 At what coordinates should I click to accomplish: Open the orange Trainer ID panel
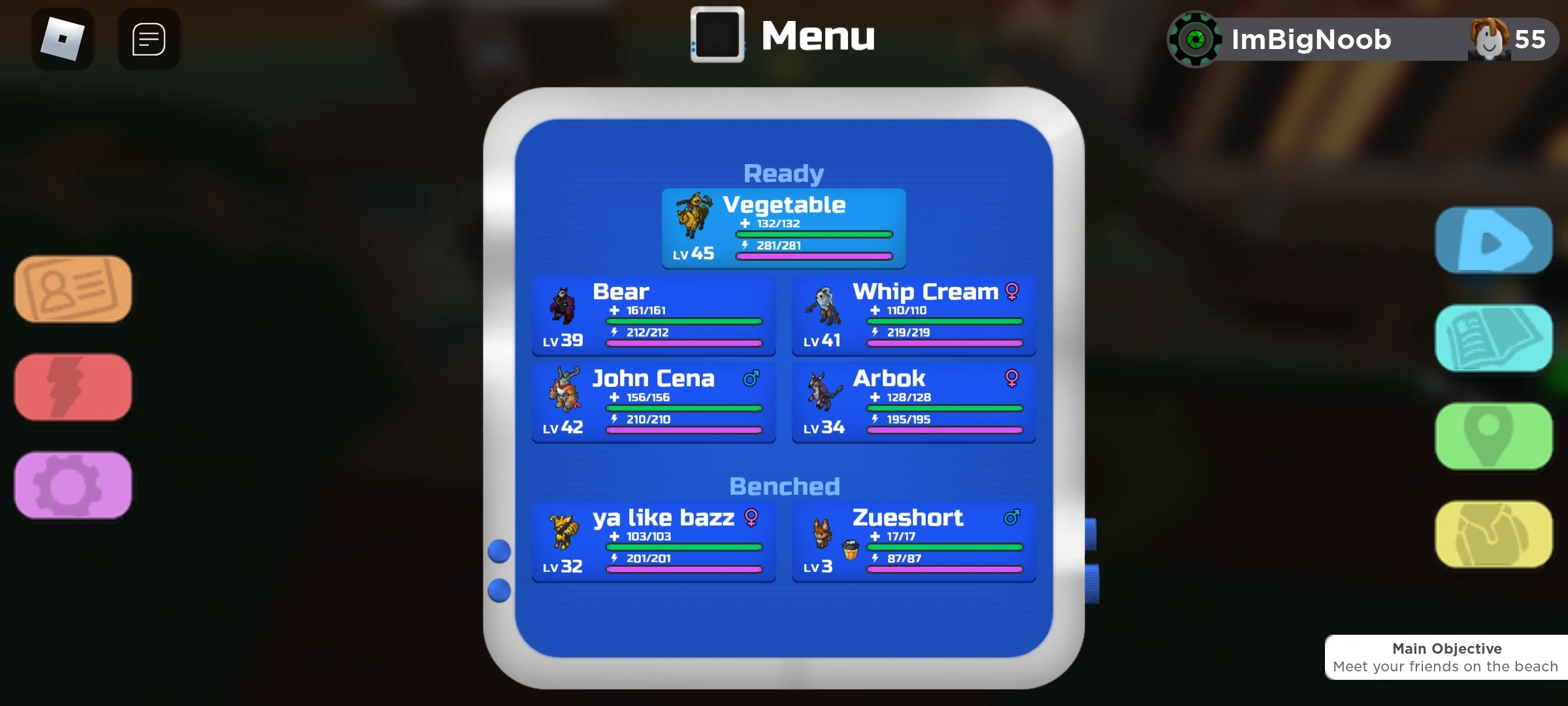[72, 290]
